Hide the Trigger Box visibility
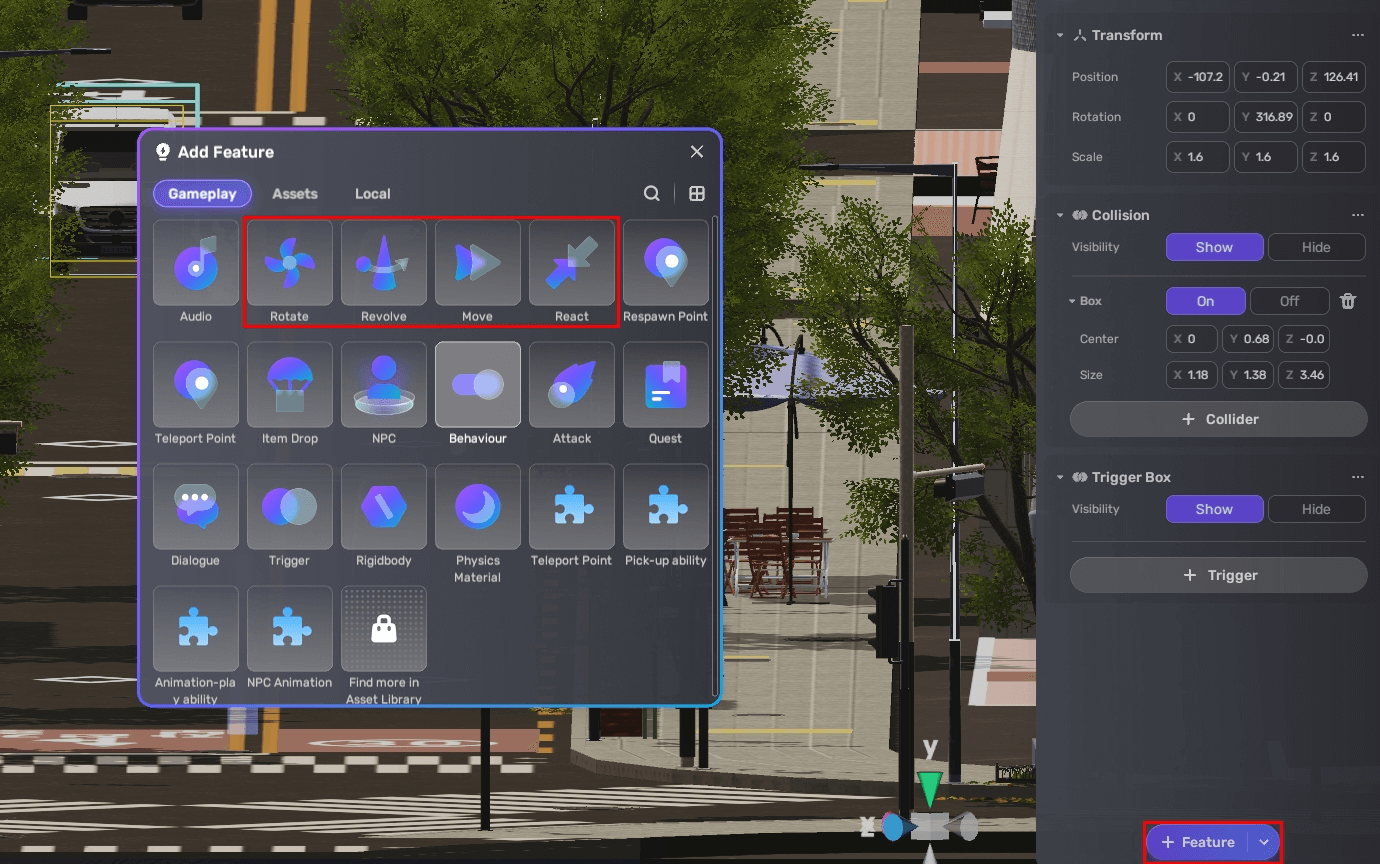The image size is (1380, 864). point(1316,508)
